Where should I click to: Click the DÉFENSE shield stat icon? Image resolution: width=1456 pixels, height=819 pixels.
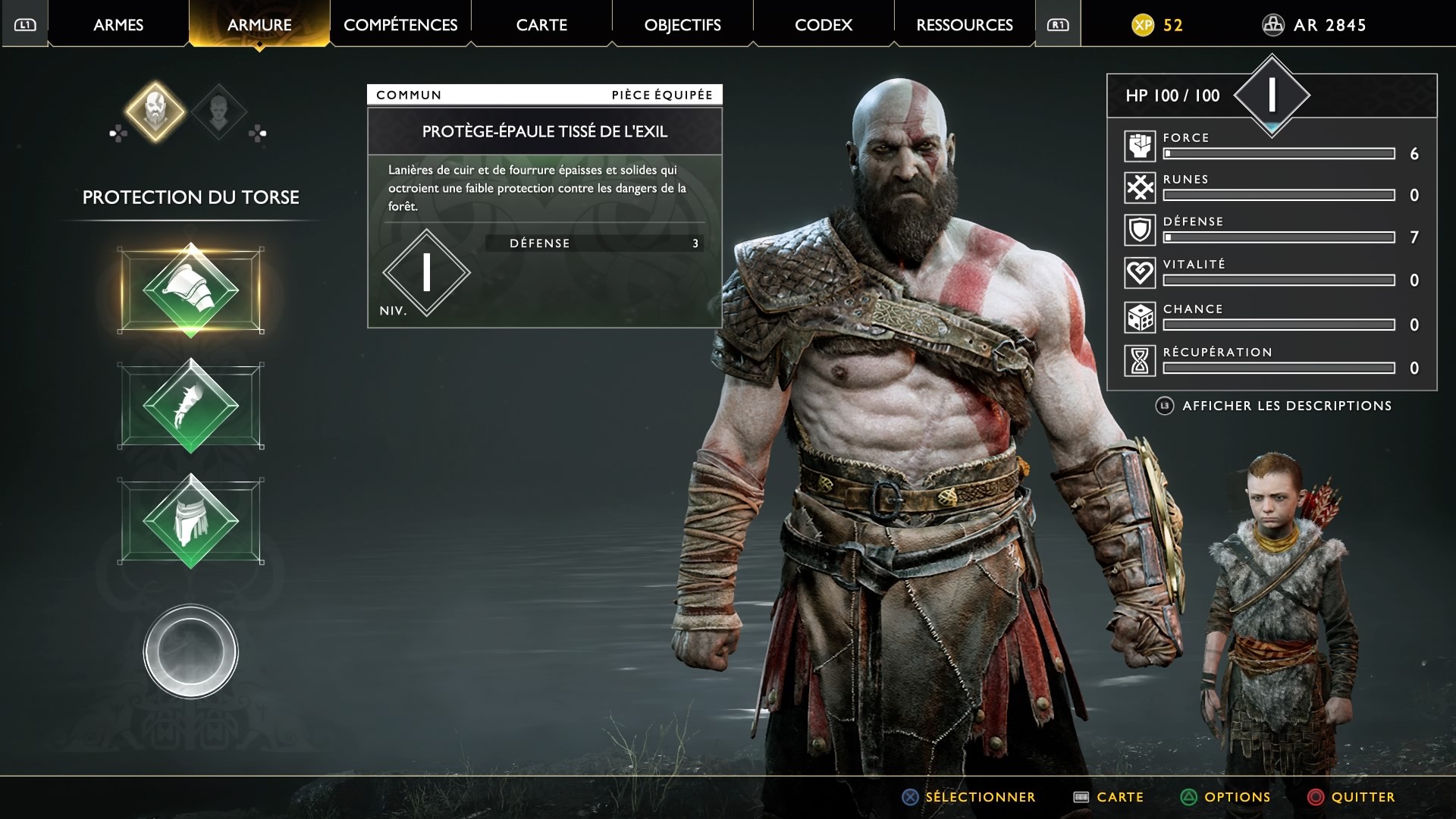[1140, 230]
